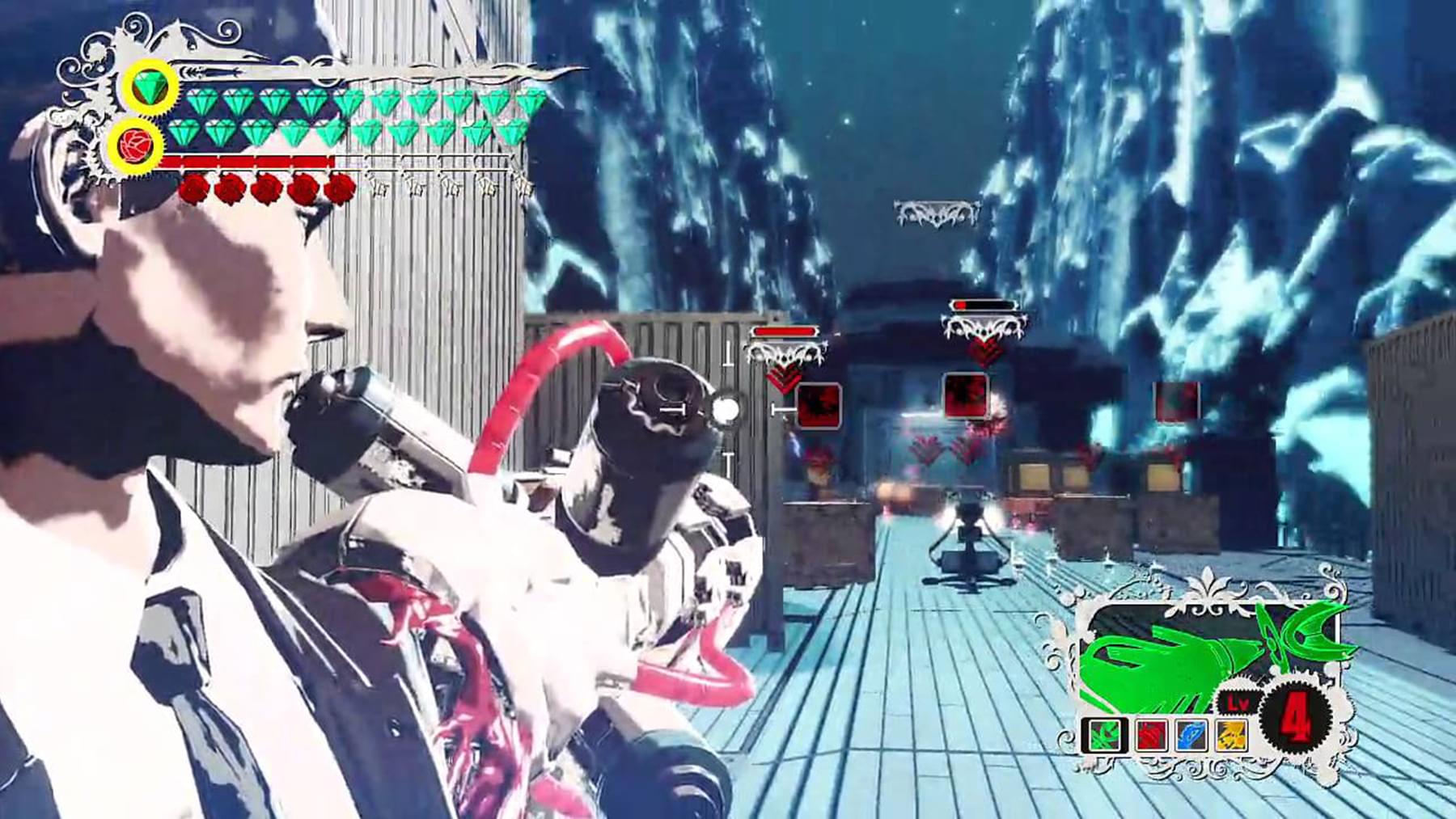
Task: Select the green sub-weapon slot
Action: tap(1103, 735)
